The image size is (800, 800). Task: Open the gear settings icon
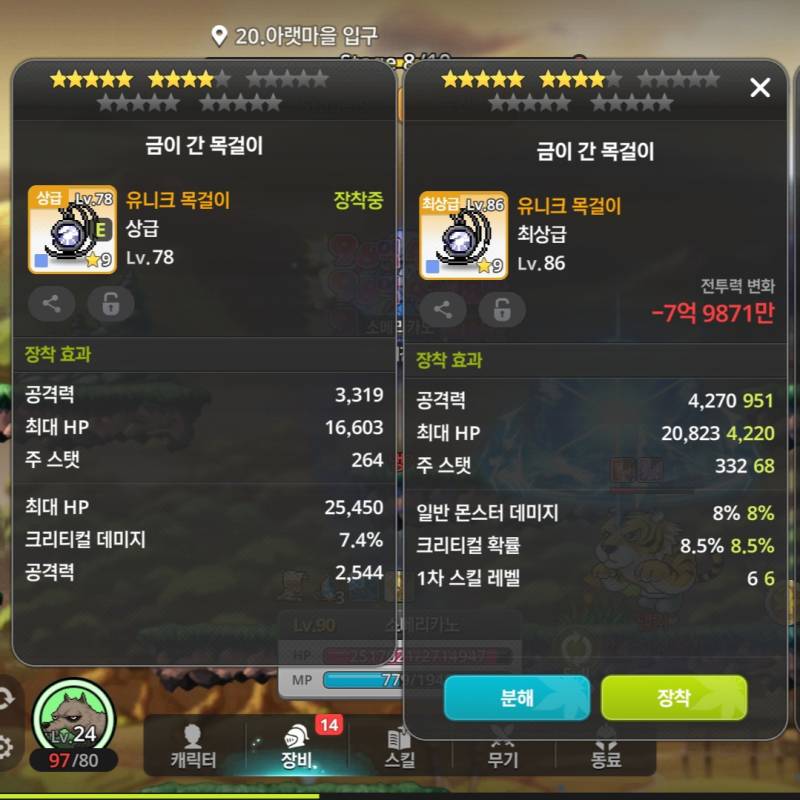coord(5,746)
